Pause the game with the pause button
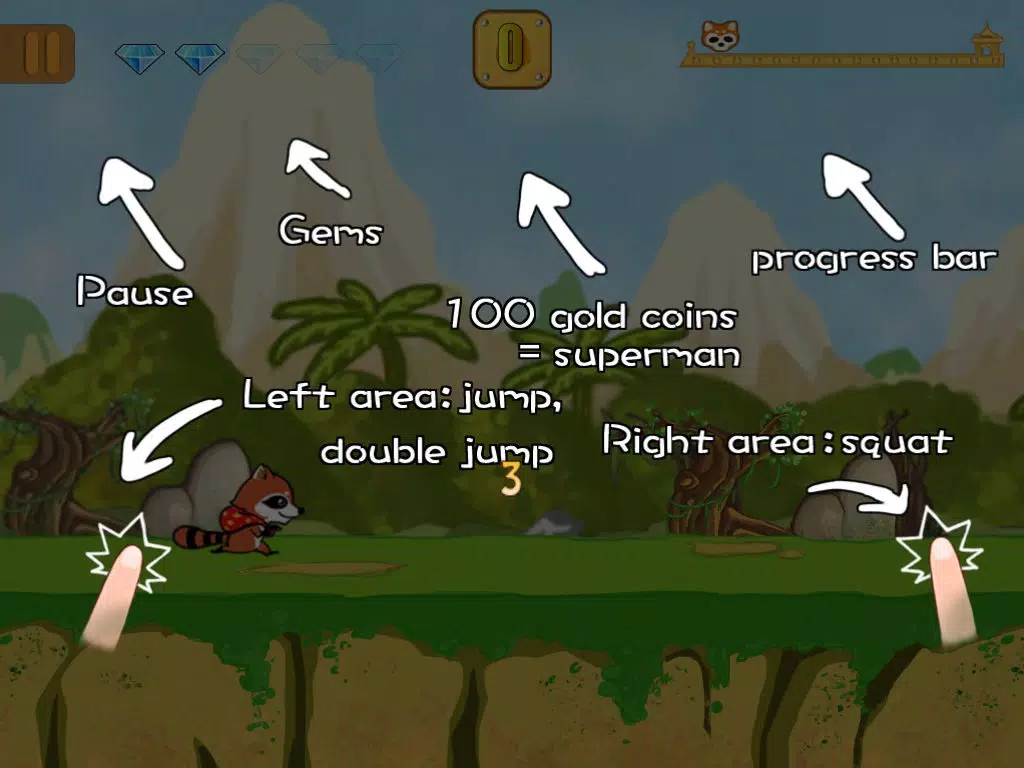Screen dimensions: 1024x768 pos(38,53)
